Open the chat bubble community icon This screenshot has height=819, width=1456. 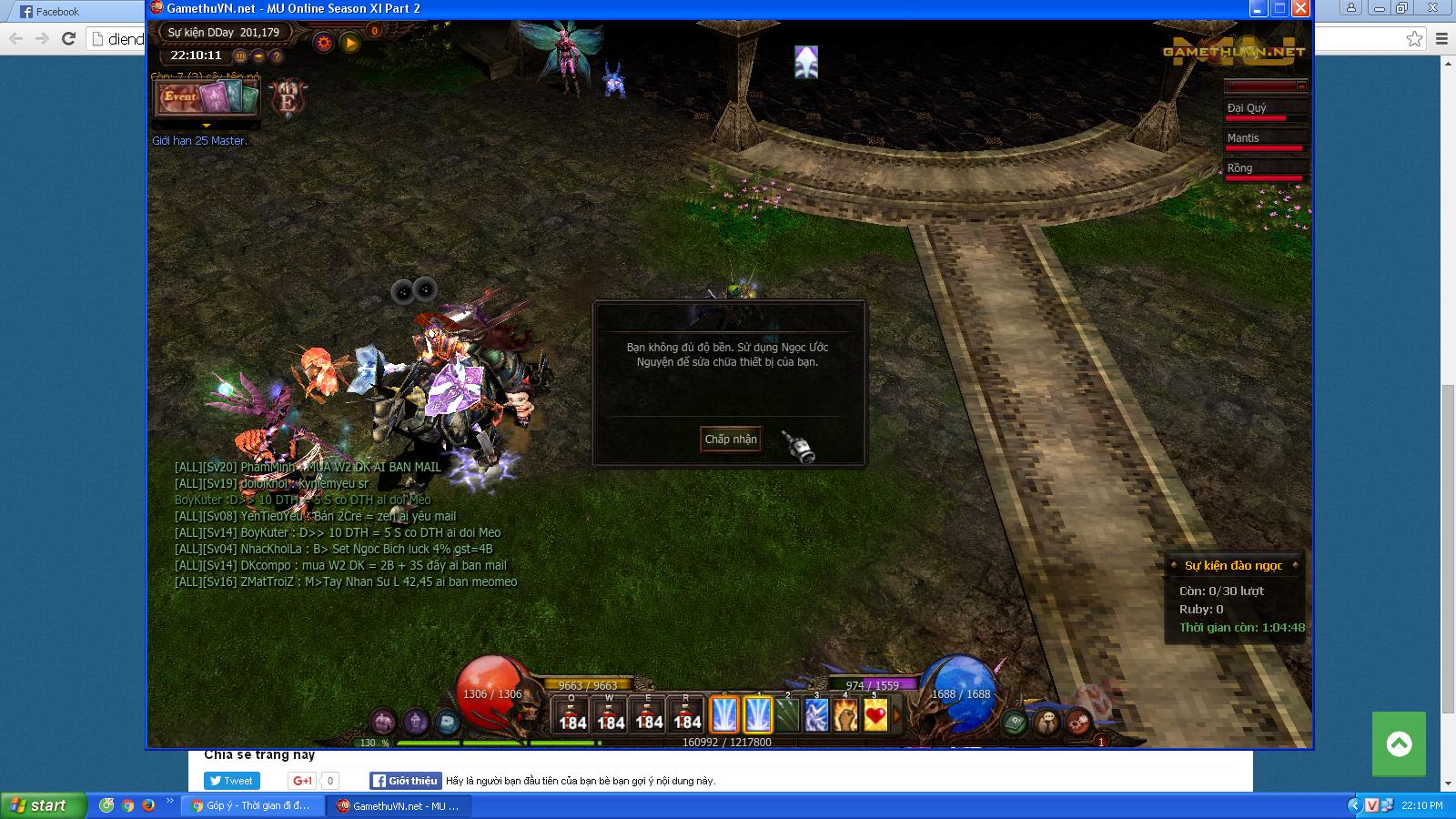point(1047,723)
